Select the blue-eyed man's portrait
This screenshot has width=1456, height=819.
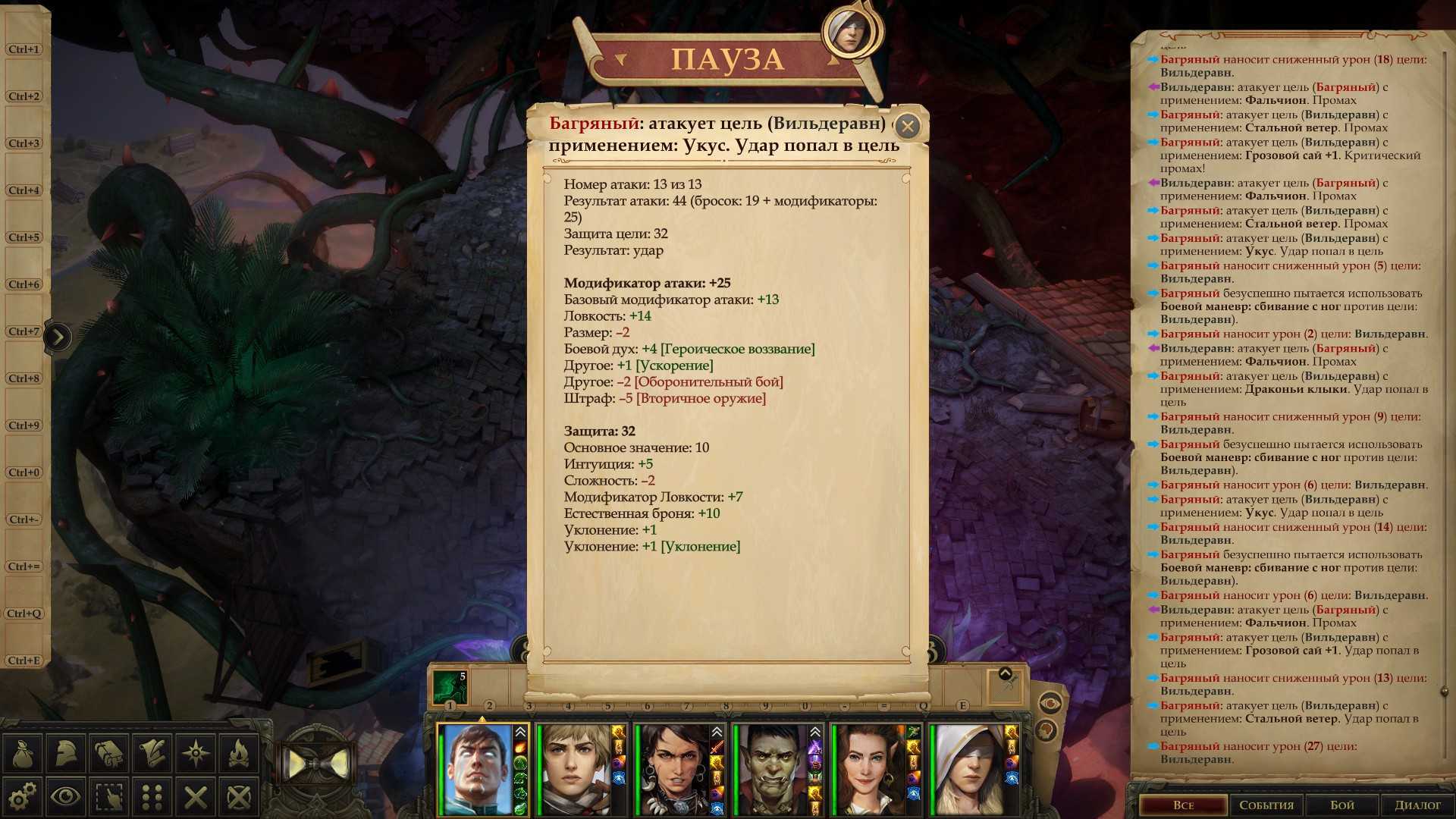(478, 769)
